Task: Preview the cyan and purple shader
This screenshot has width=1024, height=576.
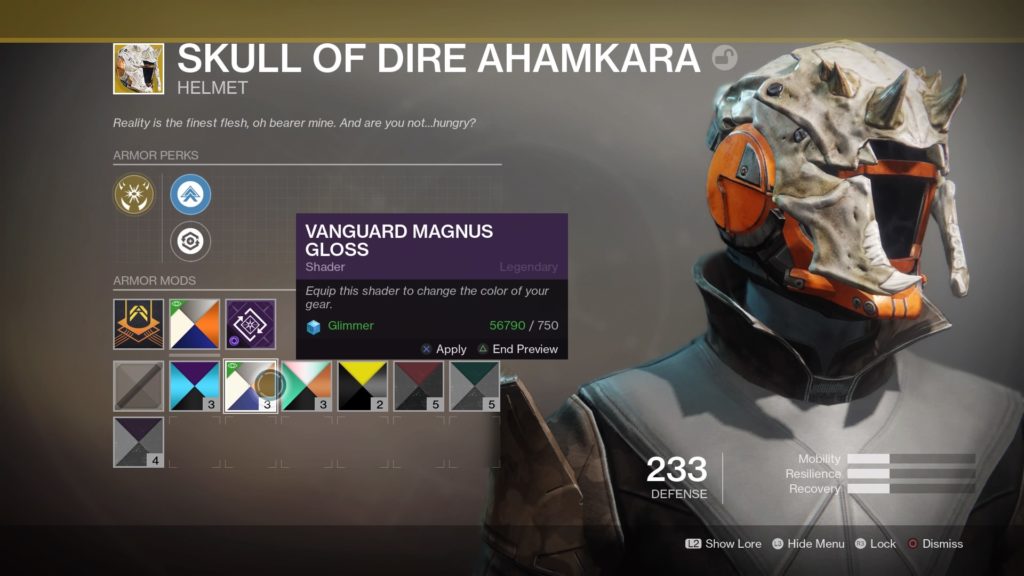Action: point(194,387)
